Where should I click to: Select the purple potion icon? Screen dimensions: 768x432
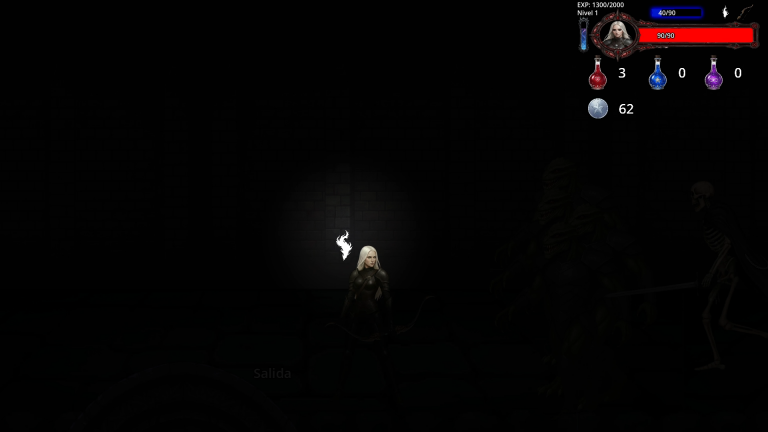point(713,74)
